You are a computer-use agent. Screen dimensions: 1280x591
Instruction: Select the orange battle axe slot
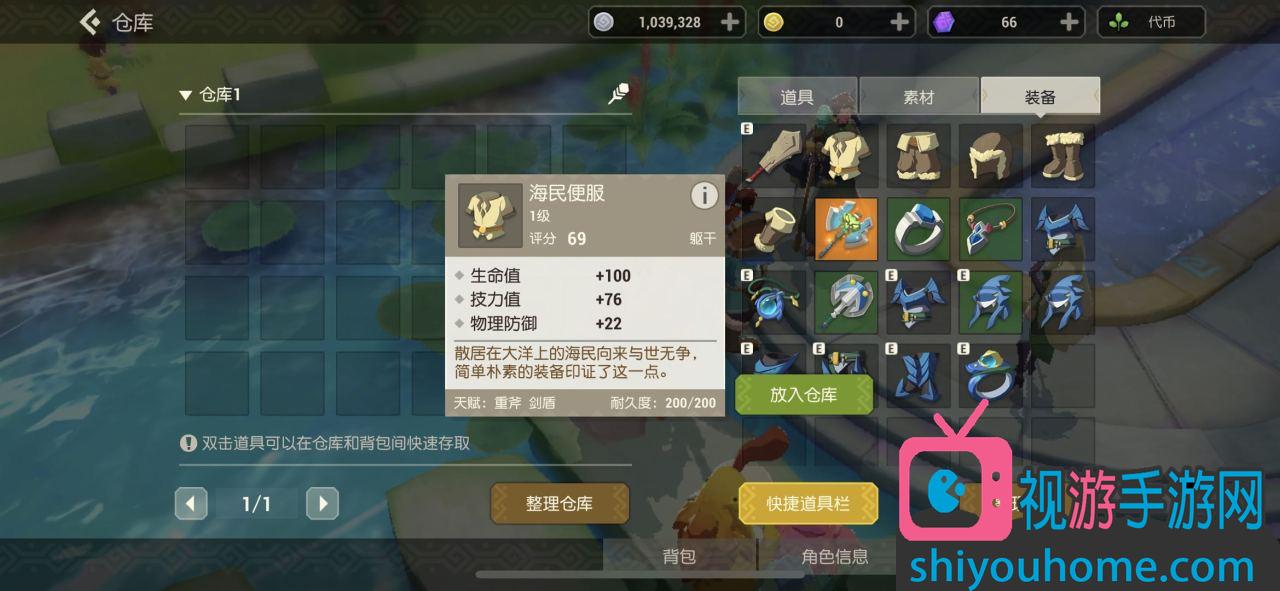(846, 229)
